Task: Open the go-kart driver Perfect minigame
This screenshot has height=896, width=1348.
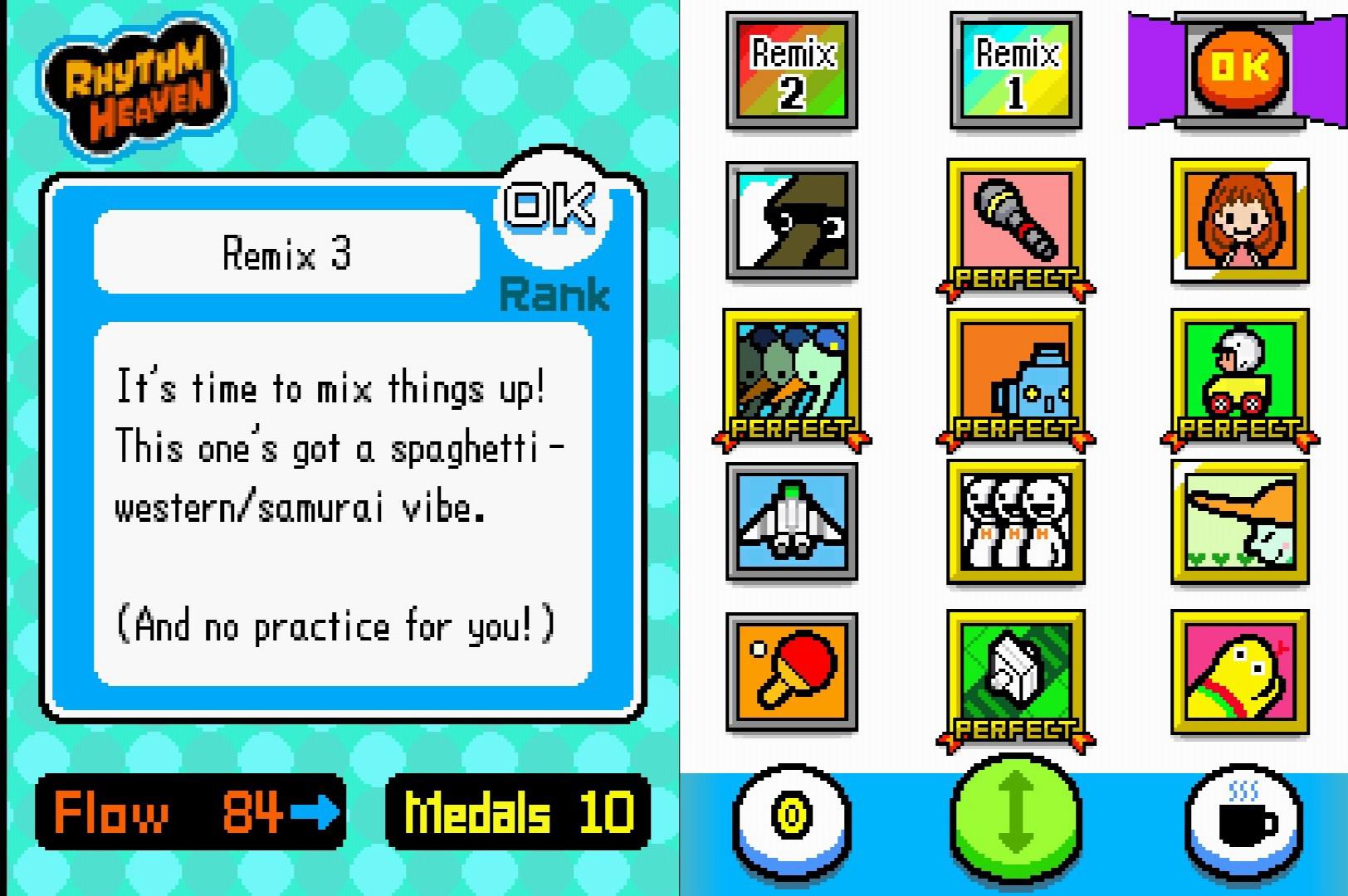Action: [x=1238, y=373]
